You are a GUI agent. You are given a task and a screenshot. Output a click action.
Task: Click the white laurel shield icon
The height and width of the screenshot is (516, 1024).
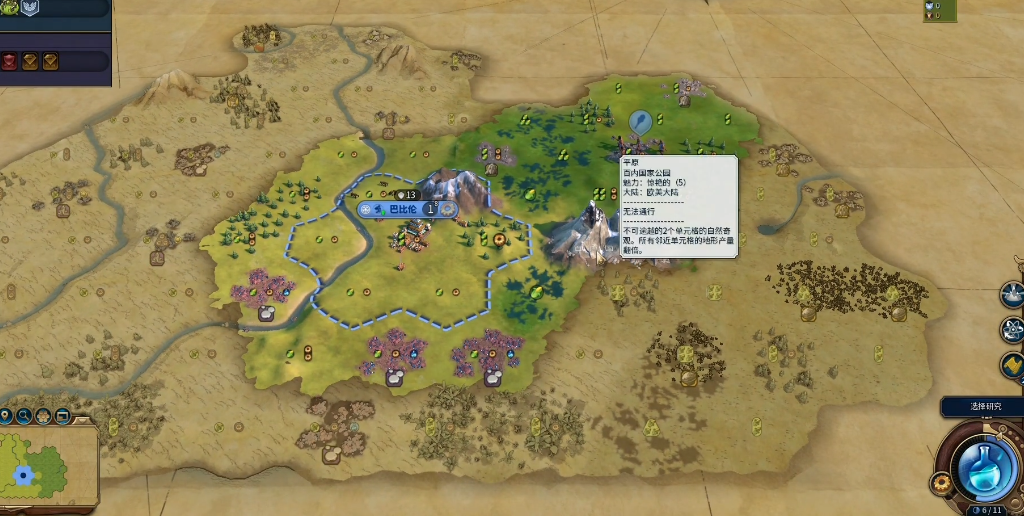coord(29,9)
